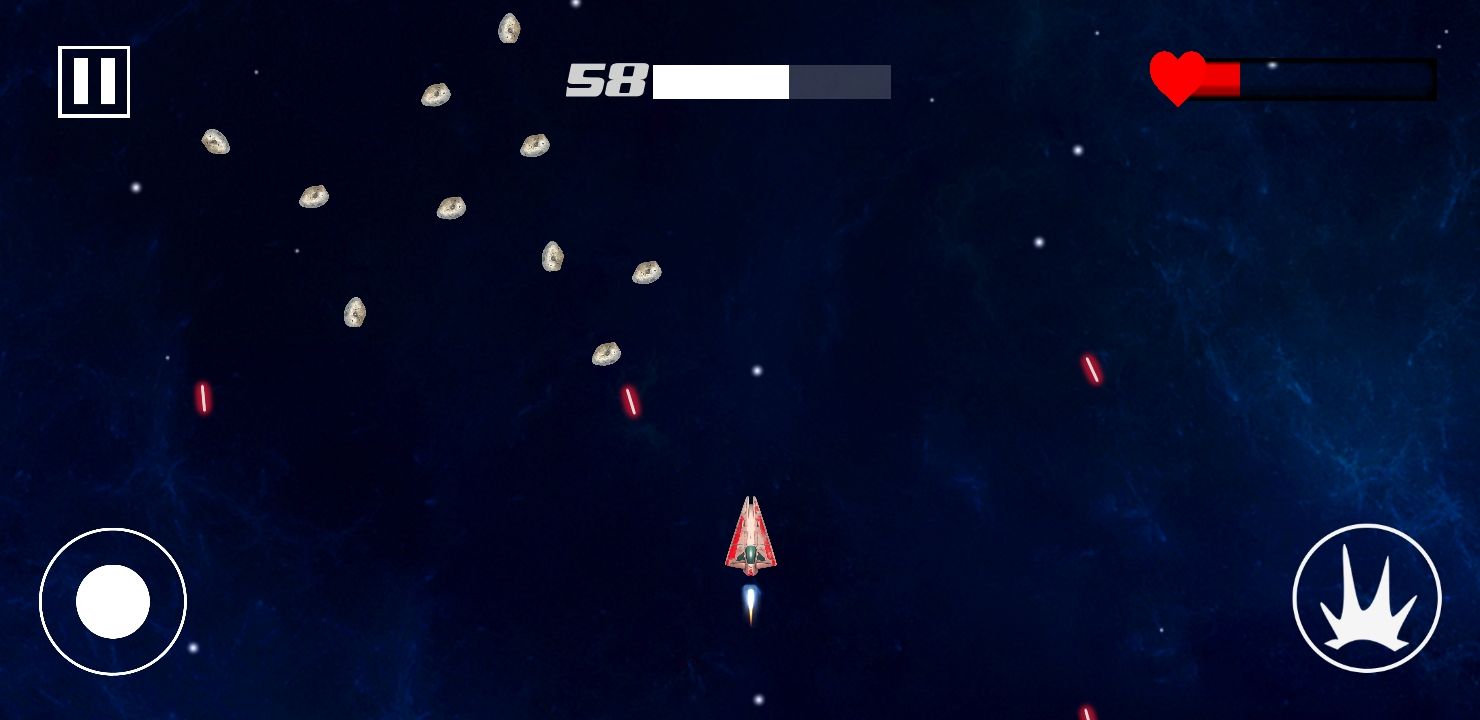Tap the white progress bar segment
The image size is (1480, 720).
tap(720, 81)
